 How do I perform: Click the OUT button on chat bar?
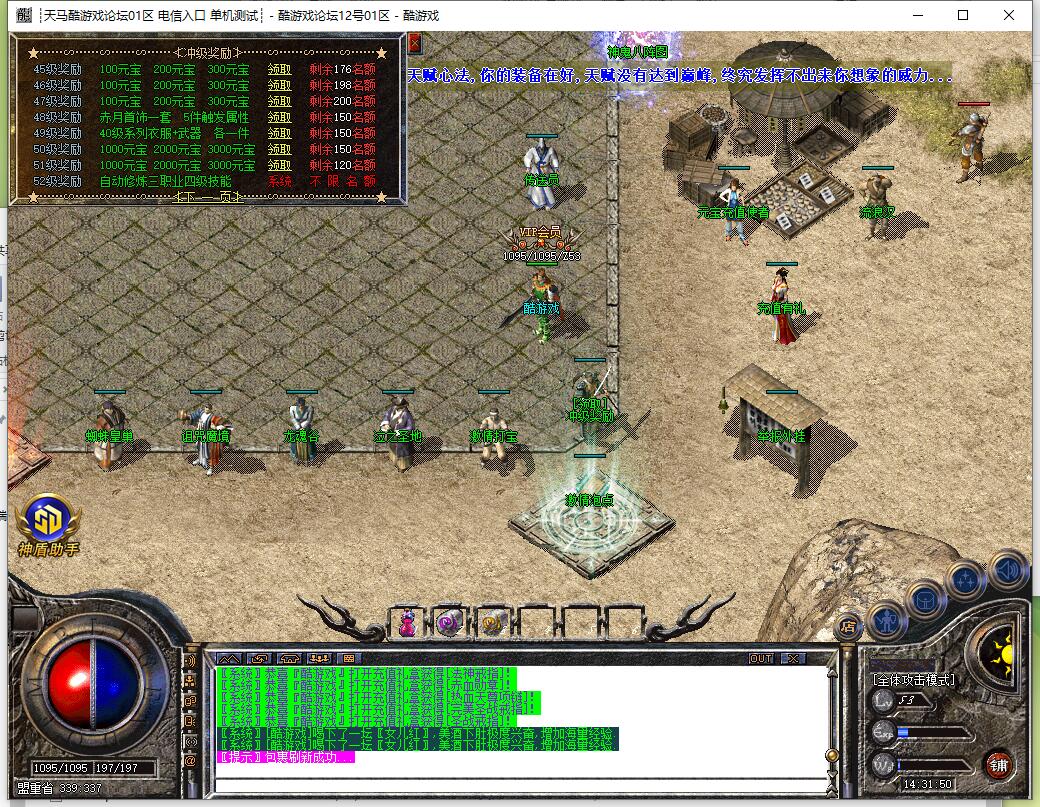[761, 658]
